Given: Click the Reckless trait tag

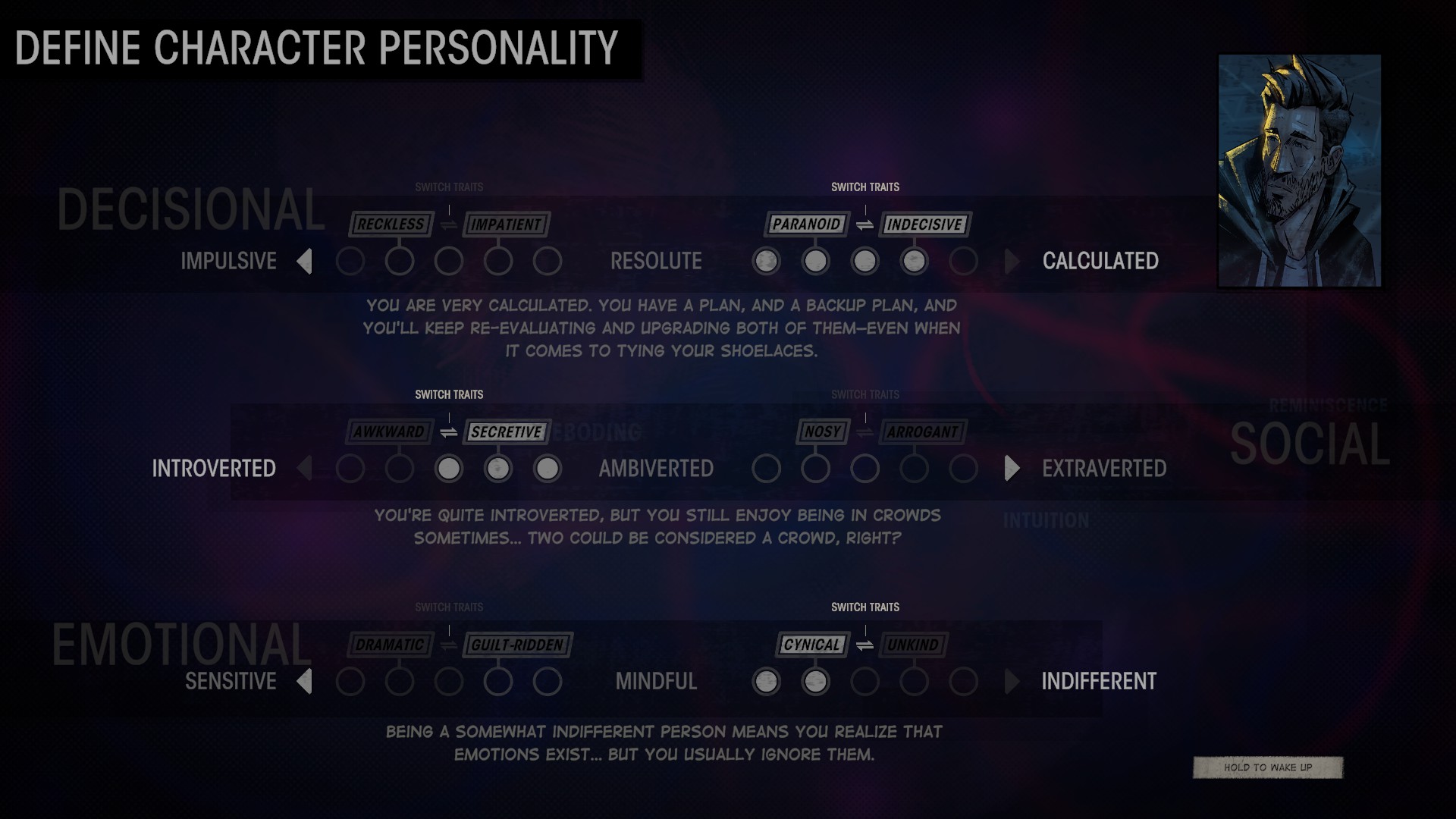Looking at the screenshot, I should coord(391,224).
